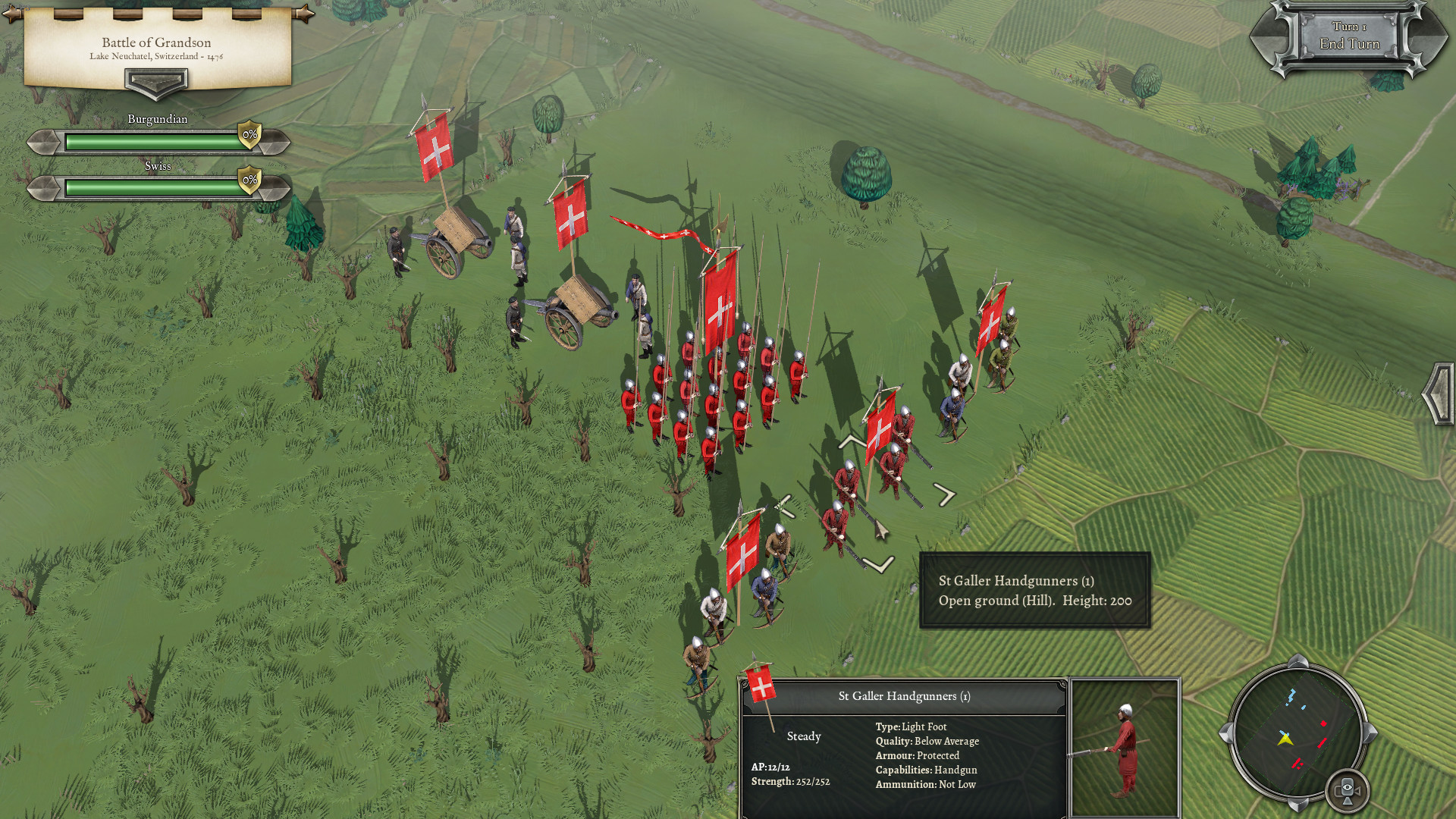Click the south movement chevron below the handgunners
The width and height of the screenshot is (1456, 819).
(x=877, y=564)
